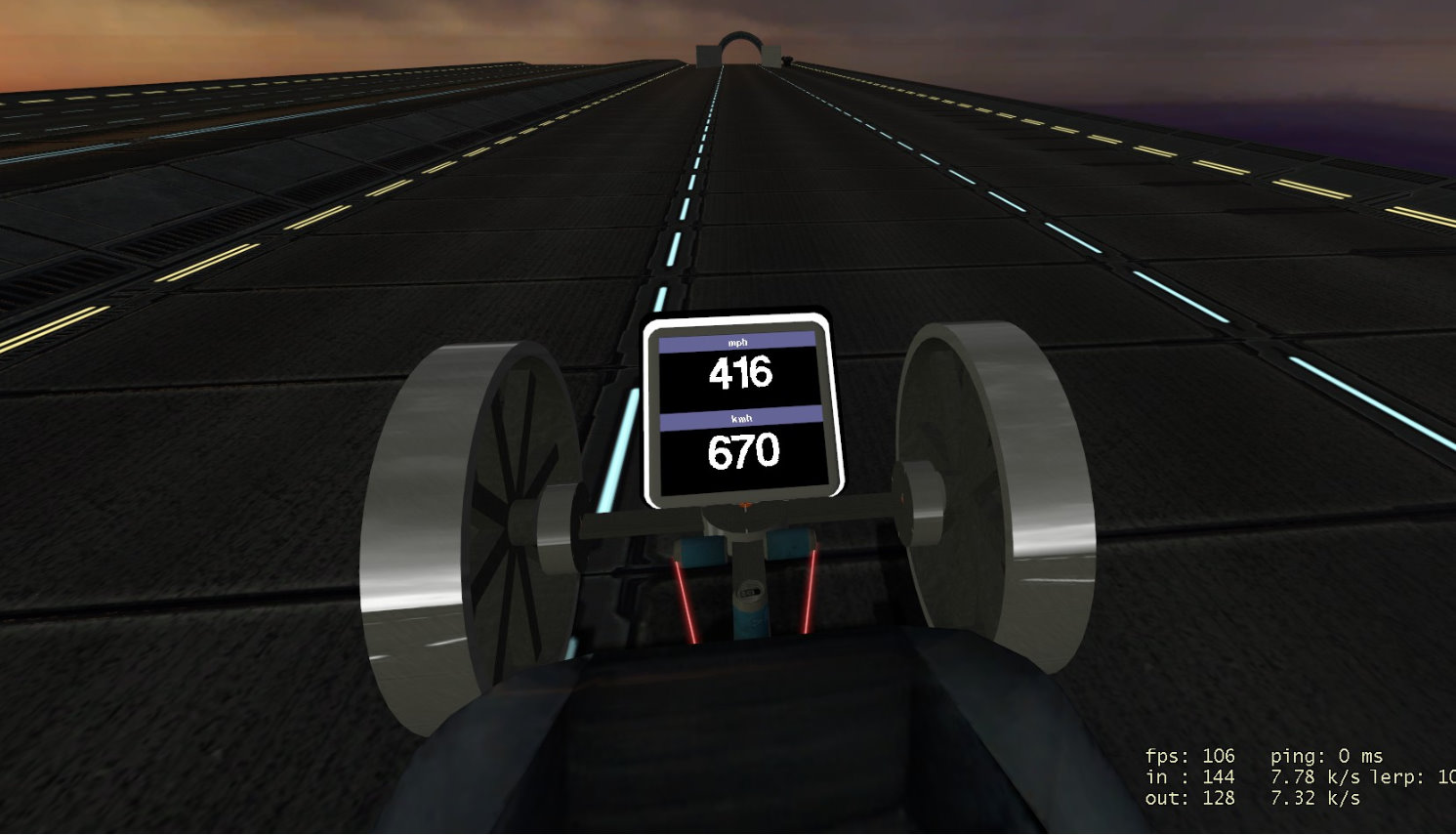1456x835 pixels.
Task: Click the ping indicator showing 0 ms
Action: (1325, 756)
